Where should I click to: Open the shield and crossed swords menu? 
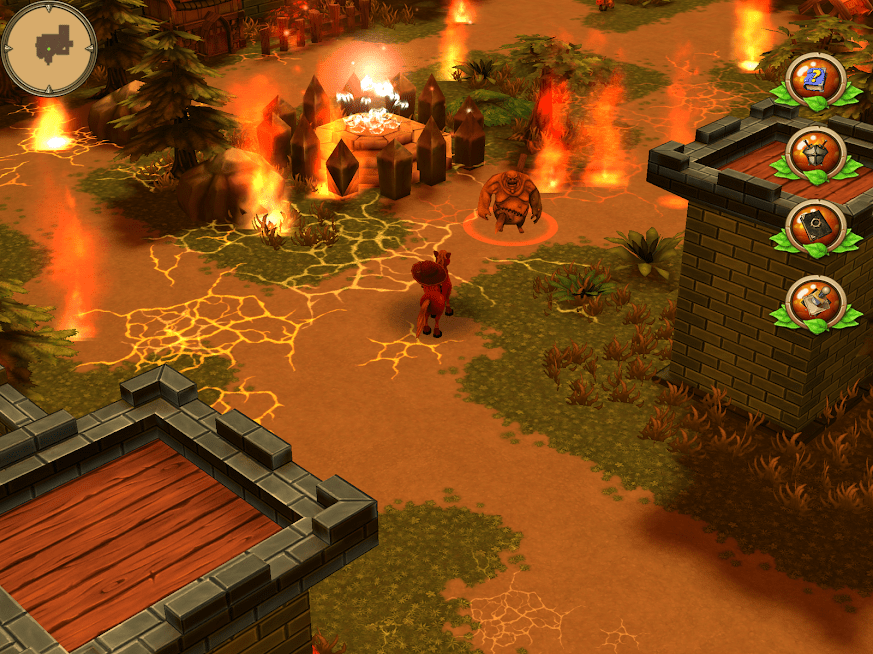tap(816, 153)
